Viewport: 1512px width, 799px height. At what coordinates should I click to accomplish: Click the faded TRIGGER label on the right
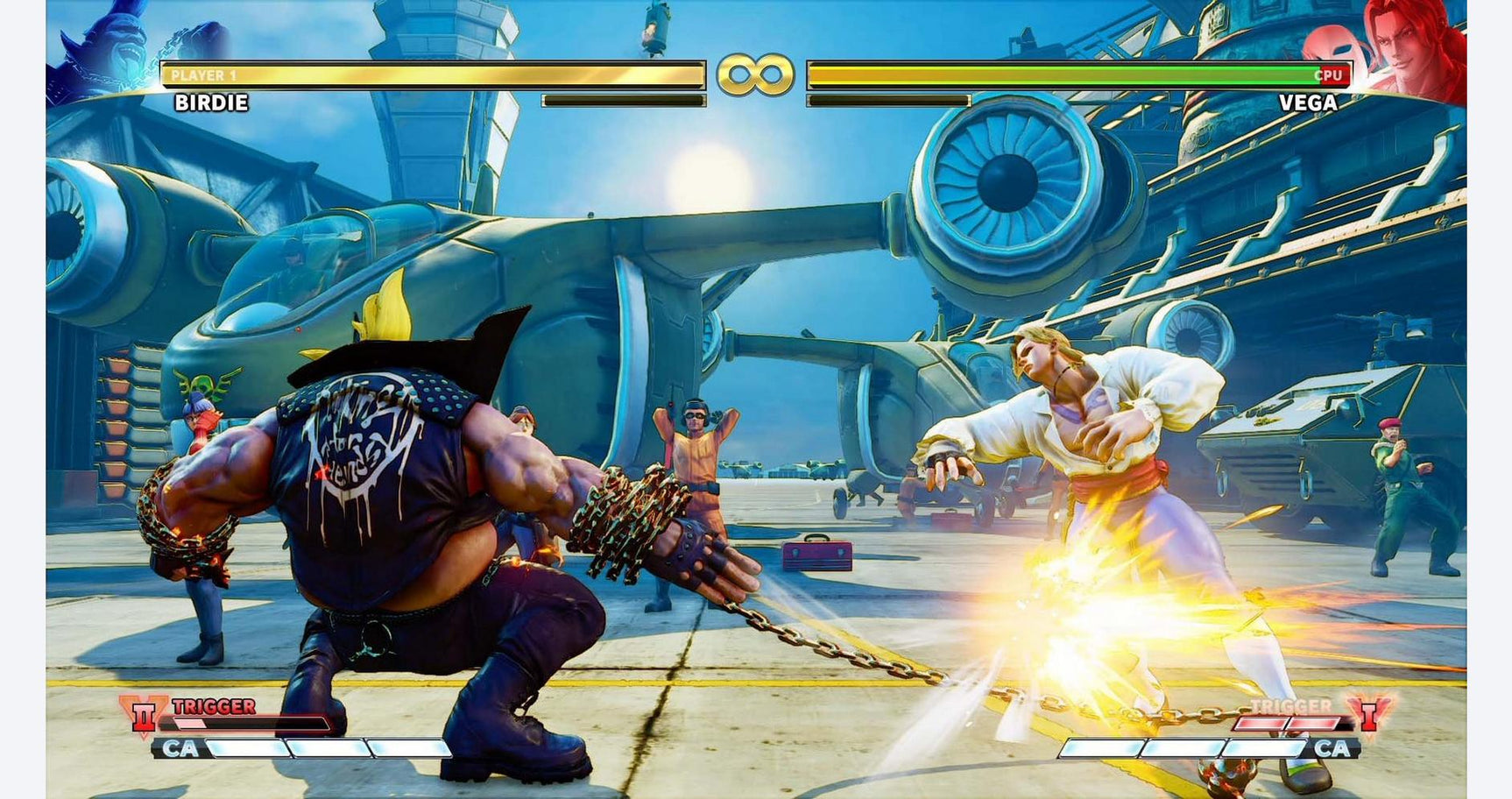(1290, 705)
